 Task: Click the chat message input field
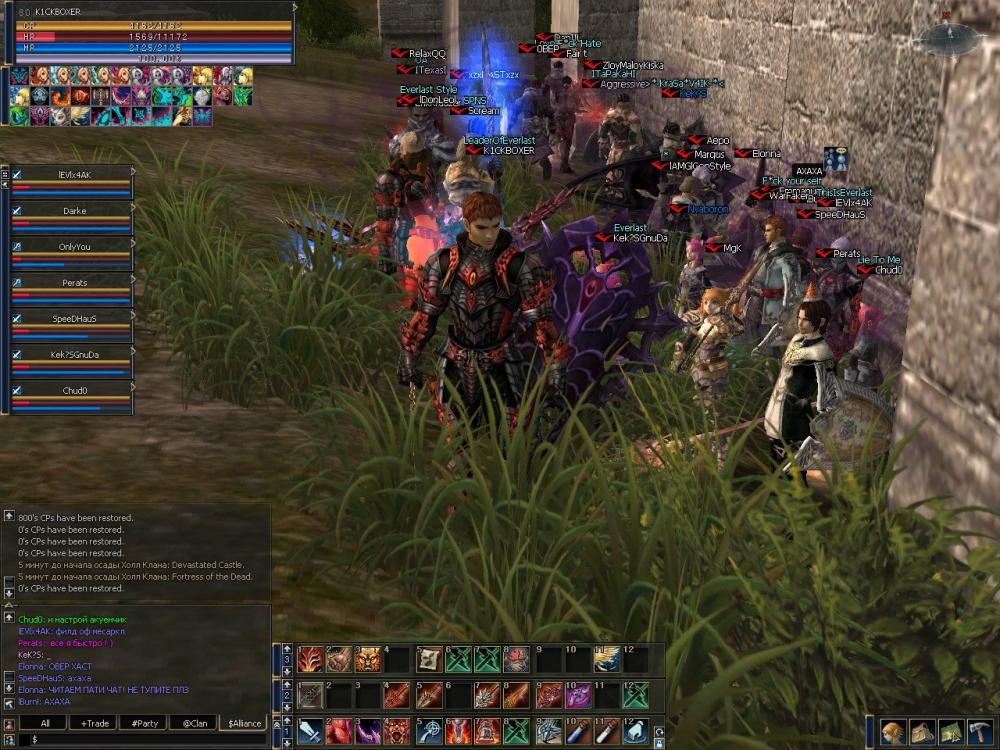coord(140,739)
